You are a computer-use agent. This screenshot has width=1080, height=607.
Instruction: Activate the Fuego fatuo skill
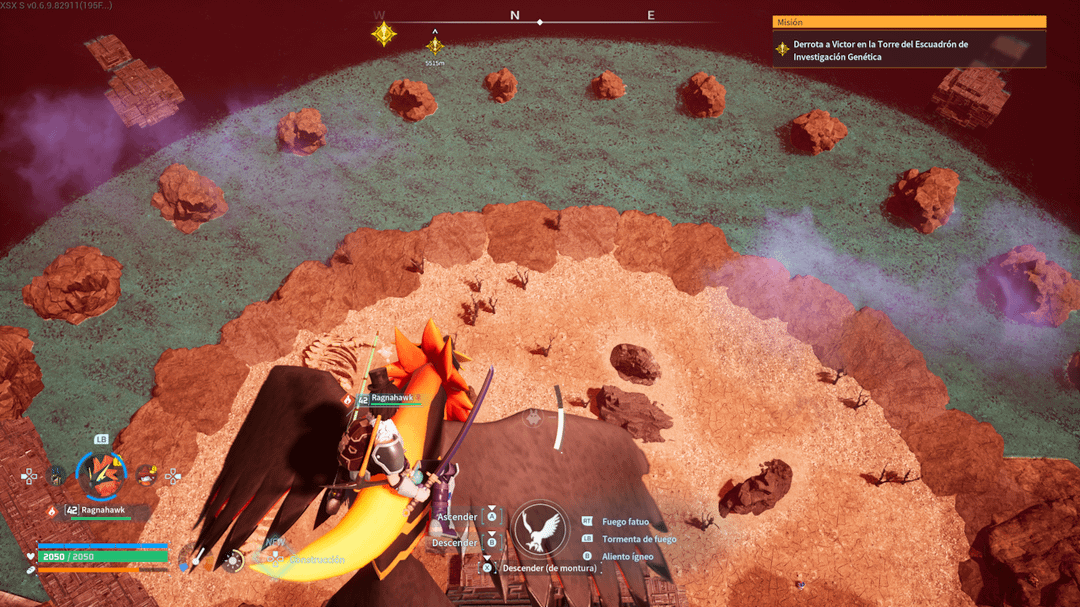coord(625,522)
